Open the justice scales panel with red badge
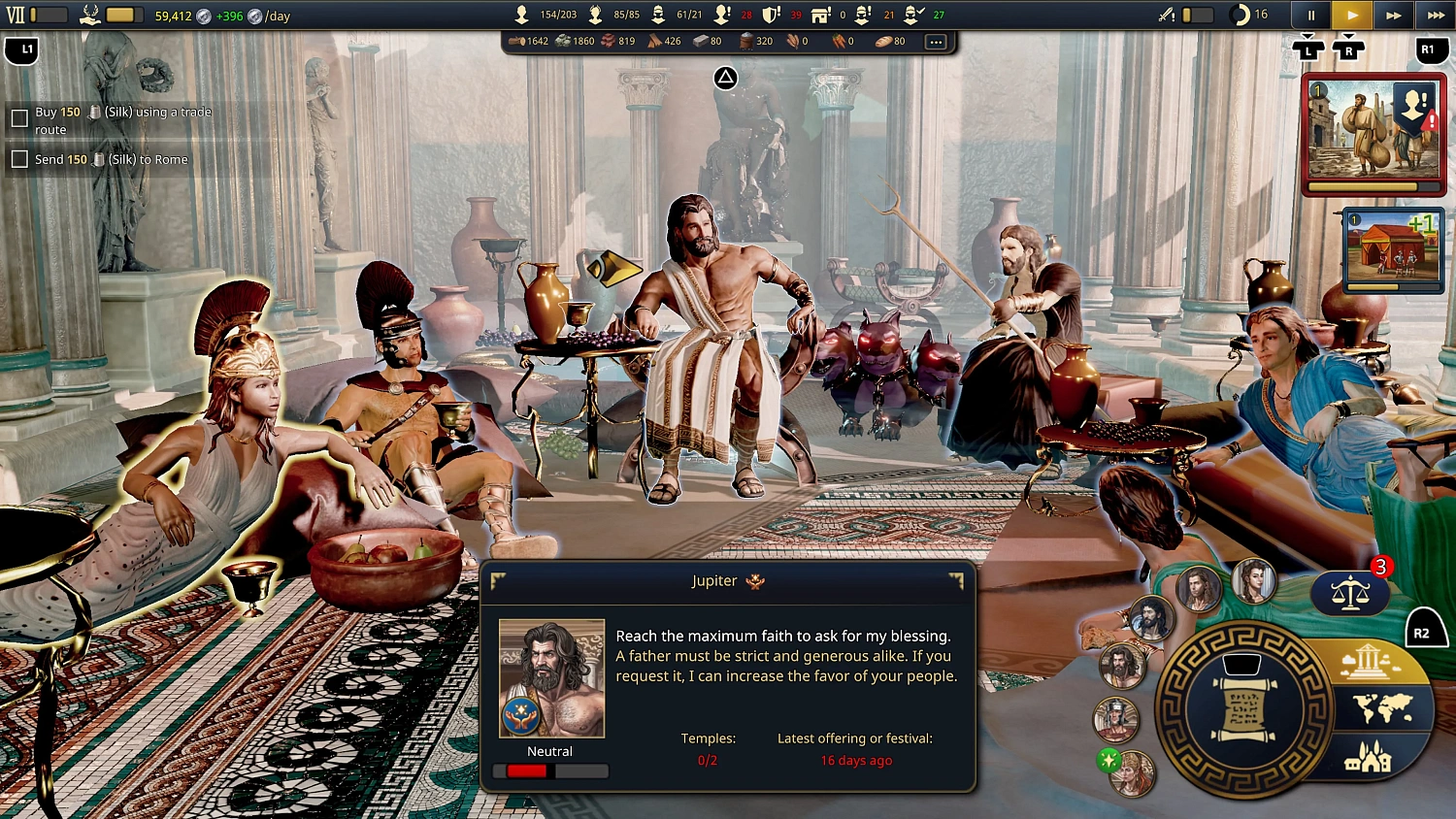Screen dimensions: 1456x819 pos(1349,592)
